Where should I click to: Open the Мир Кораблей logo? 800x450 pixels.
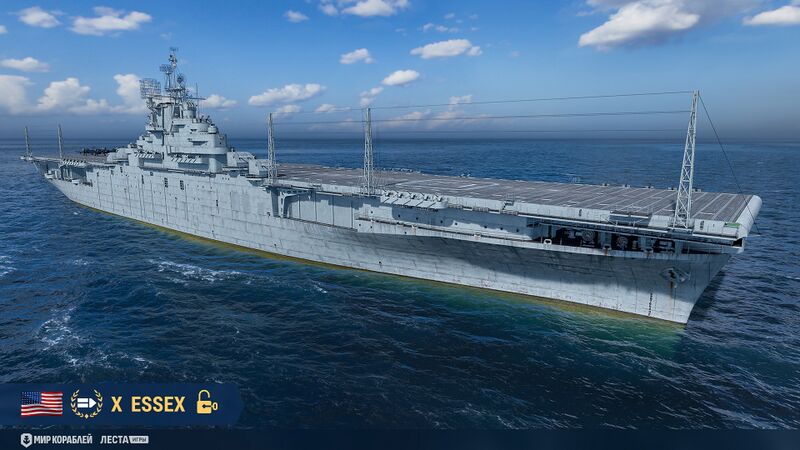coord(56,439)
